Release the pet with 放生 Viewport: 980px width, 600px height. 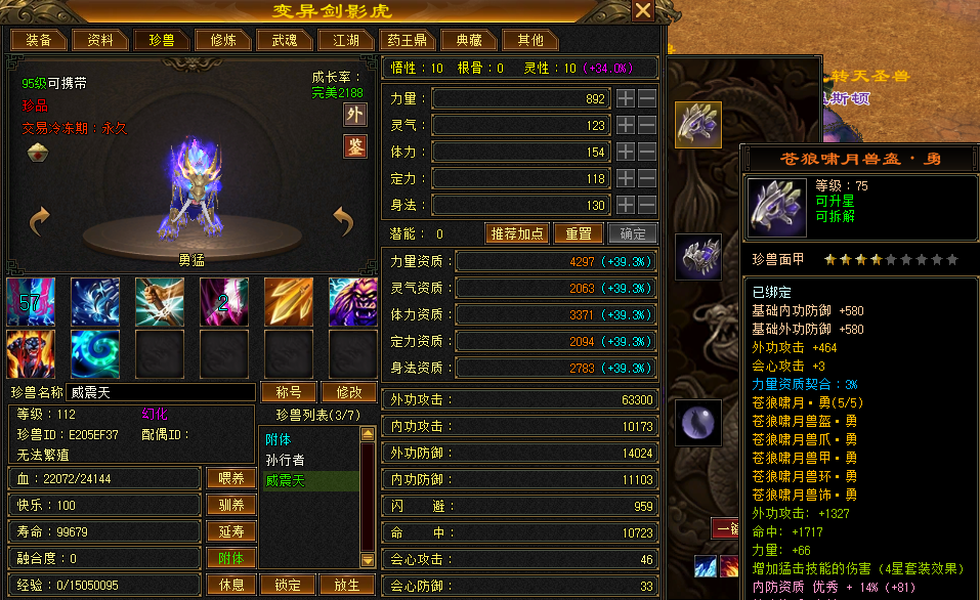(x=347, y=584)
